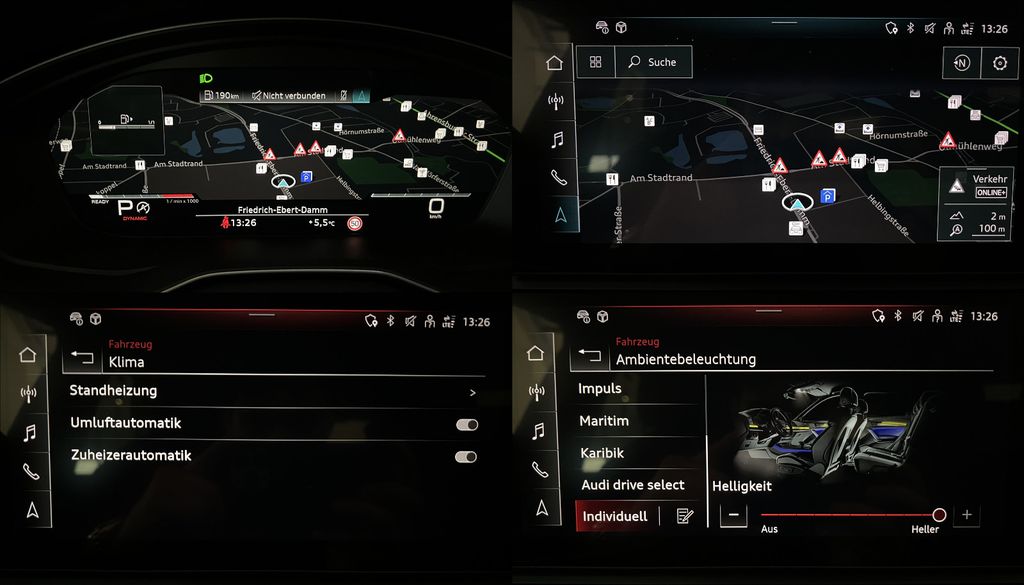Edit the Individuell profile via pencil icon

(684, 516)
